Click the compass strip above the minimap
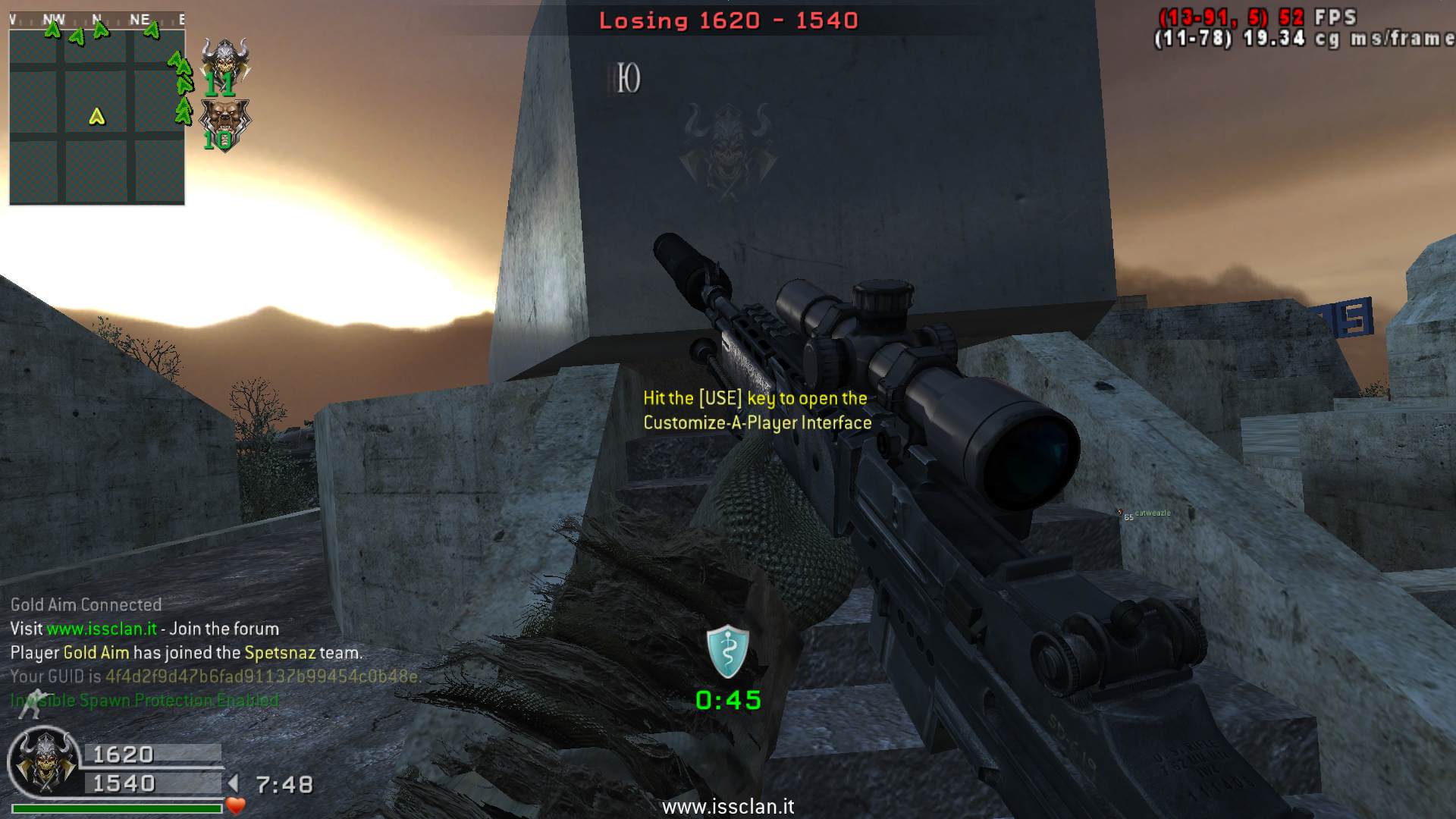Screen dimensions: 1456x819 pyautogui.click(x=97, y=19)
